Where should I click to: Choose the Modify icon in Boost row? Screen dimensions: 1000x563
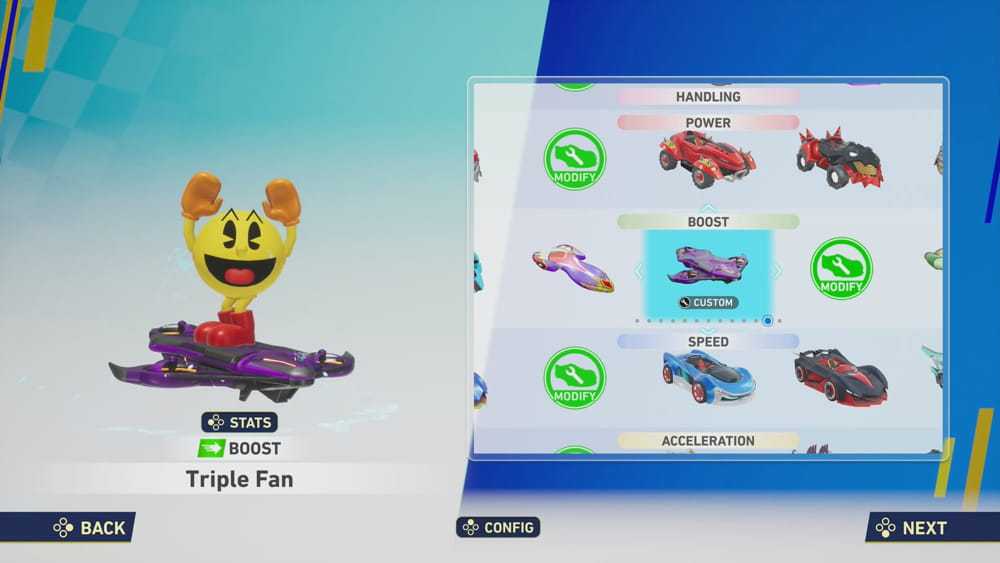click(841, 268)
